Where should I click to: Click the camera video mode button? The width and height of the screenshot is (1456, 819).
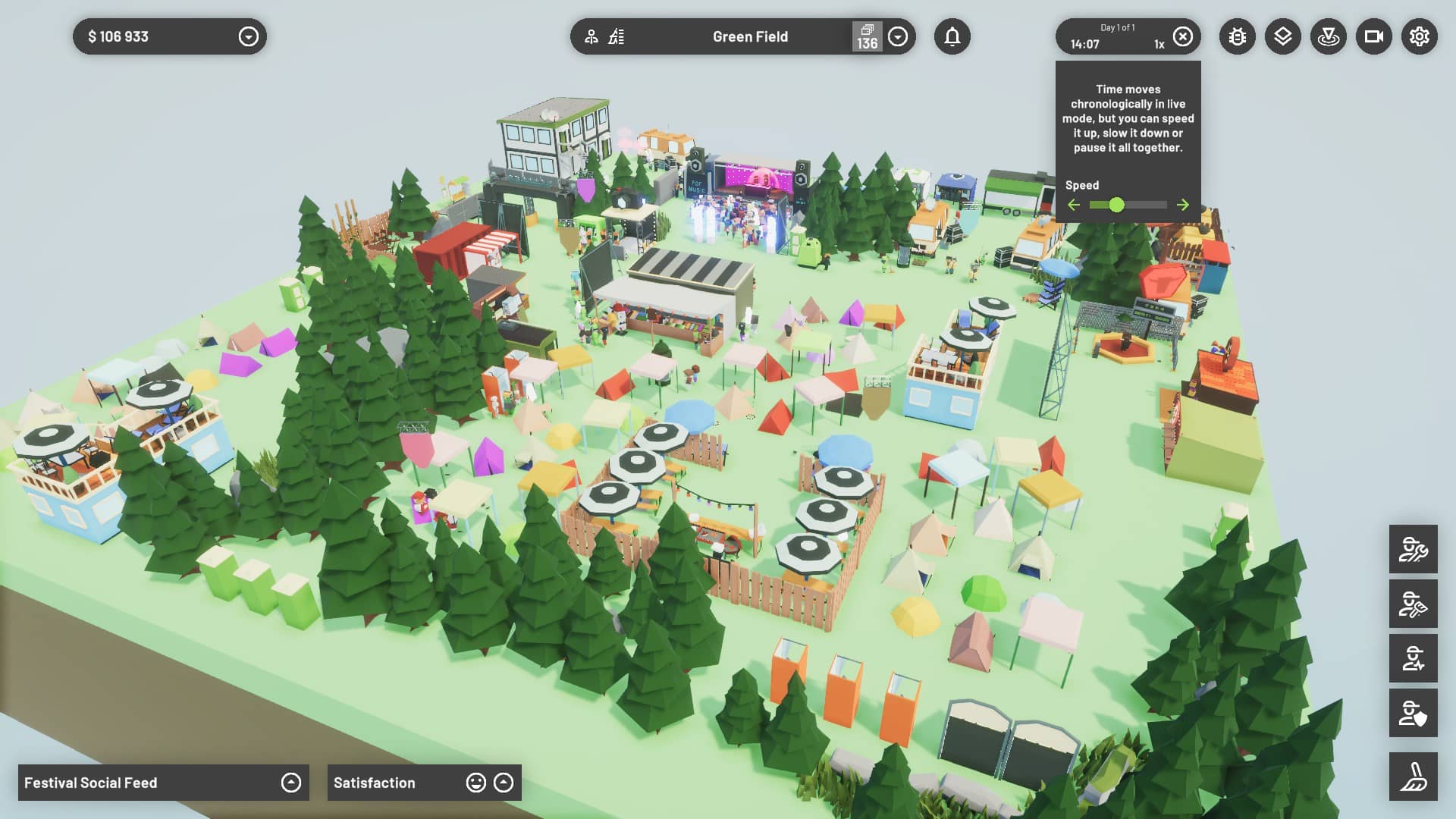point(1374,36)
